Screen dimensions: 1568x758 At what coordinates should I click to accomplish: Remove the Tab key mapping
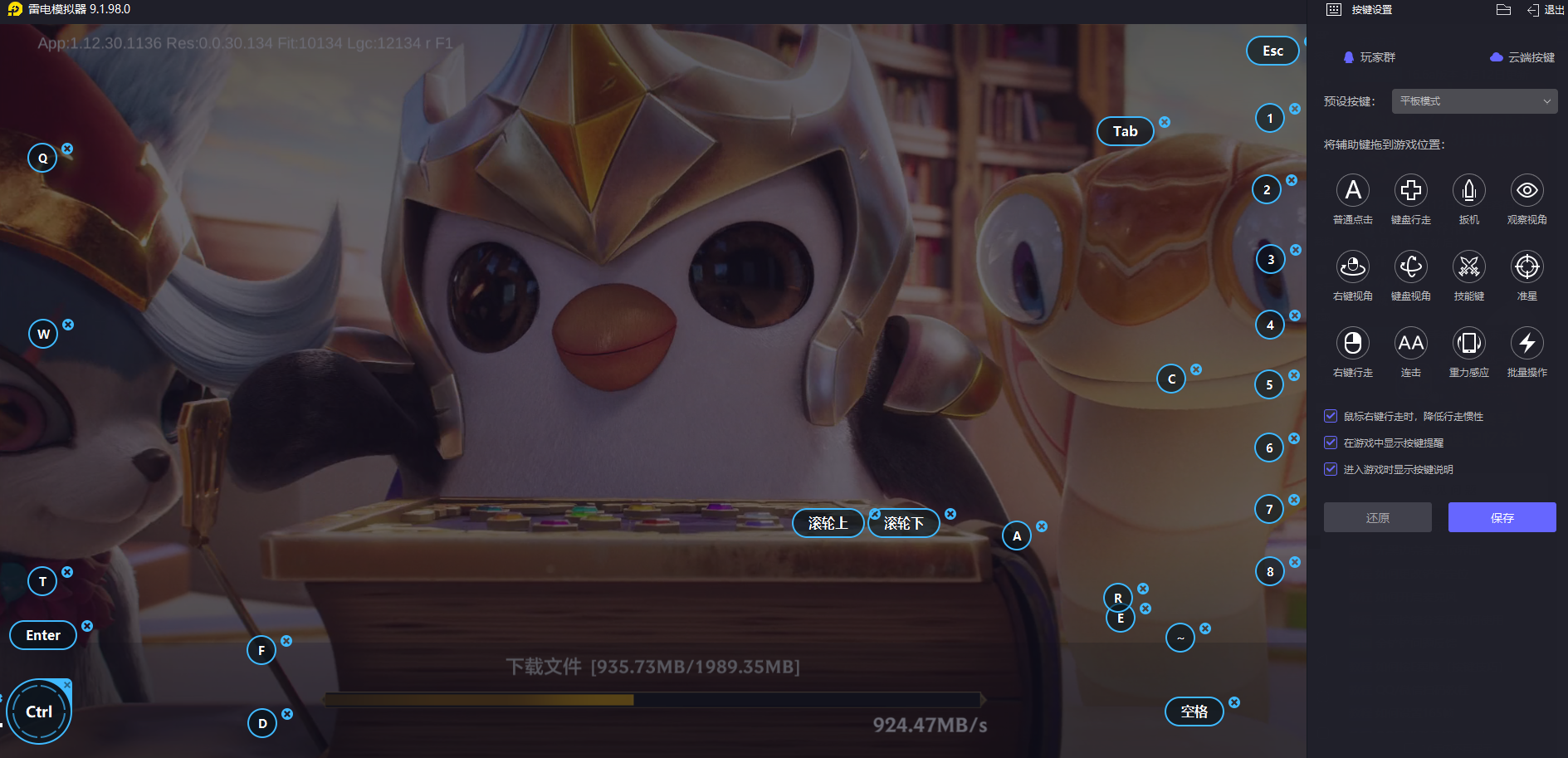pyautogui.click(x=1165, y=122)
